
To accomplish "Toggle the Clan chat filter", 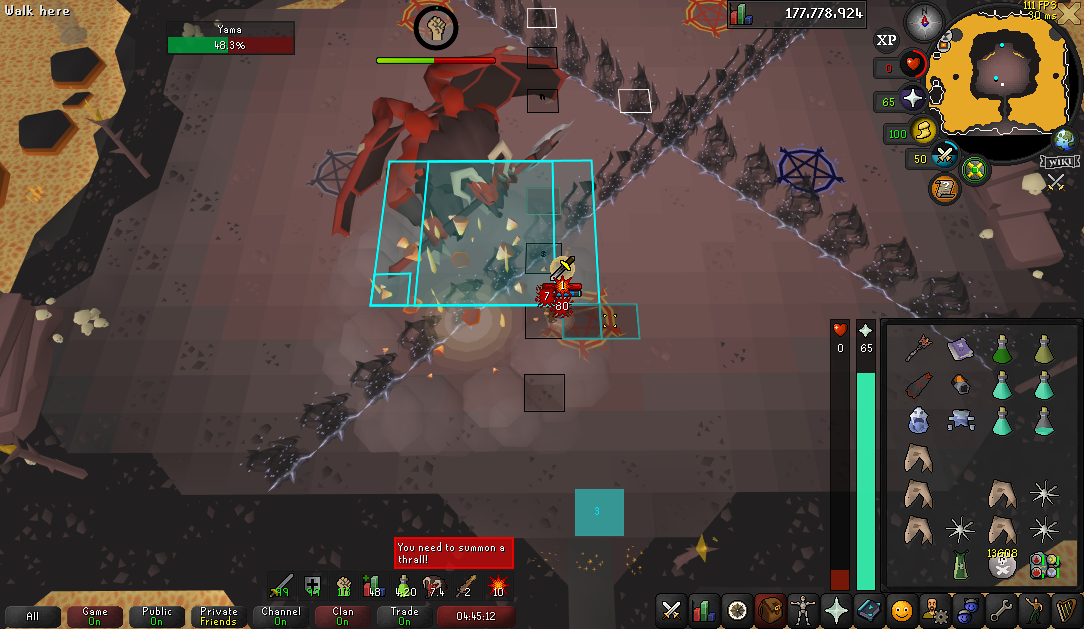I will 343,616.
